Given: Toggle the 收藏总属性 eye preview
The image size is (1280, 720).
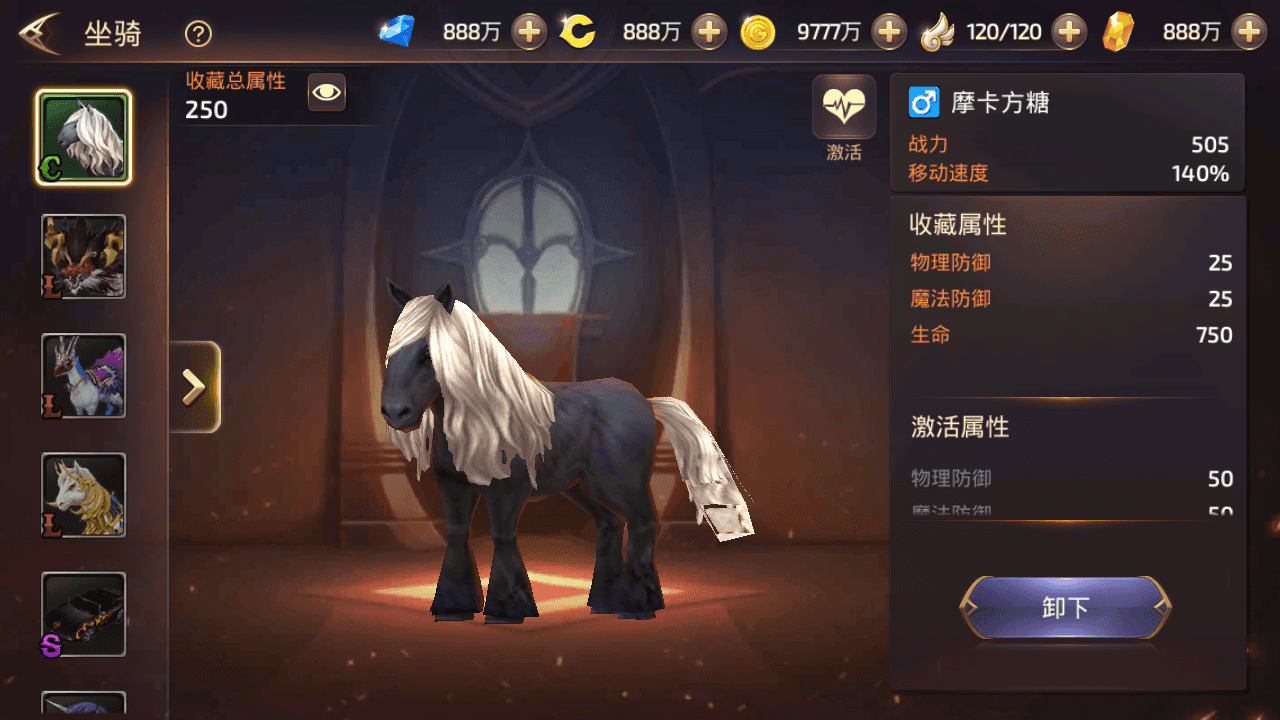Looking at the screenshot, I should (x=326, y=92).
